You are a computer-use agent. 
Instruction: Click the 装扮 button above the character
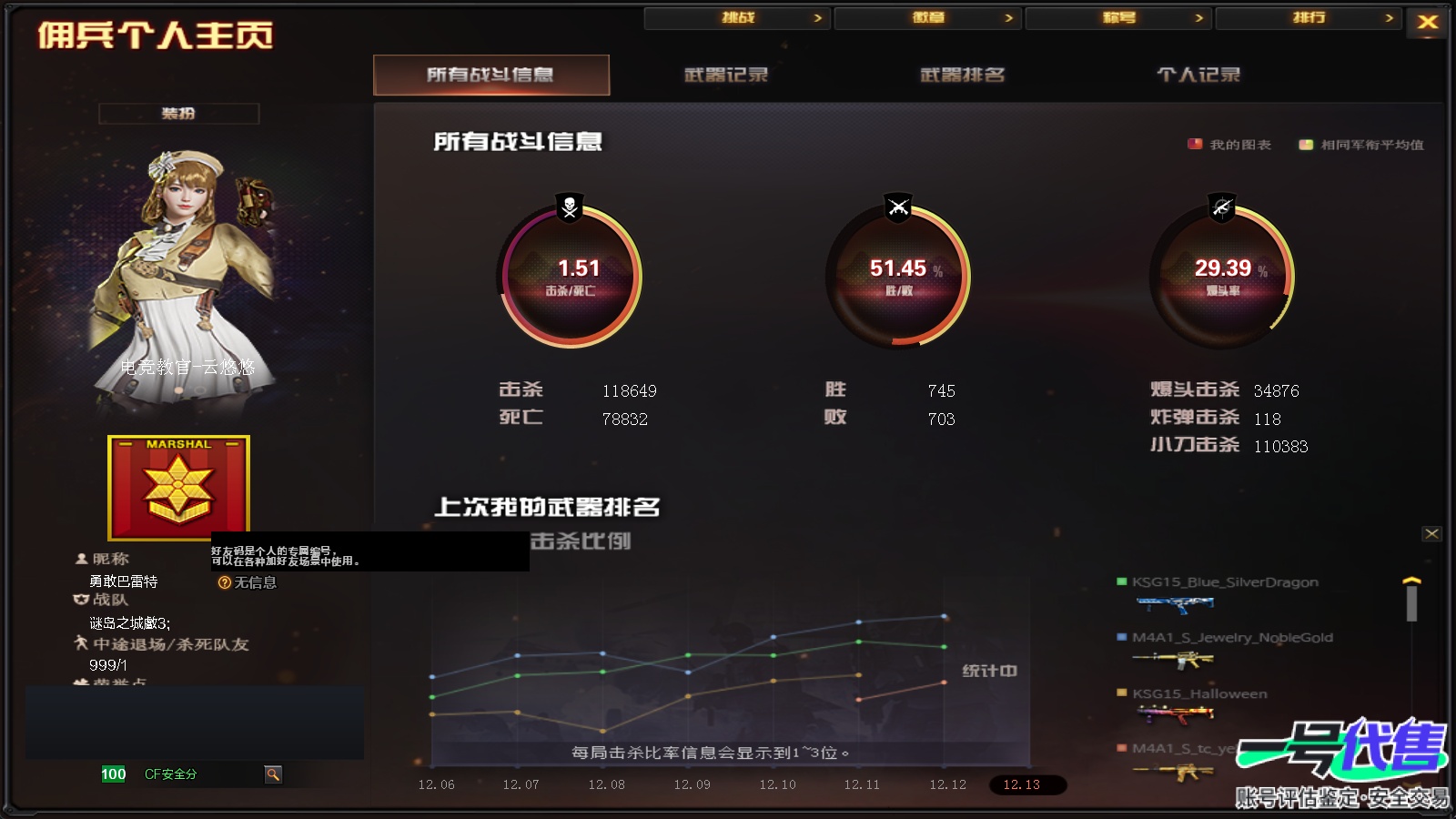click(x=178, y=114)
